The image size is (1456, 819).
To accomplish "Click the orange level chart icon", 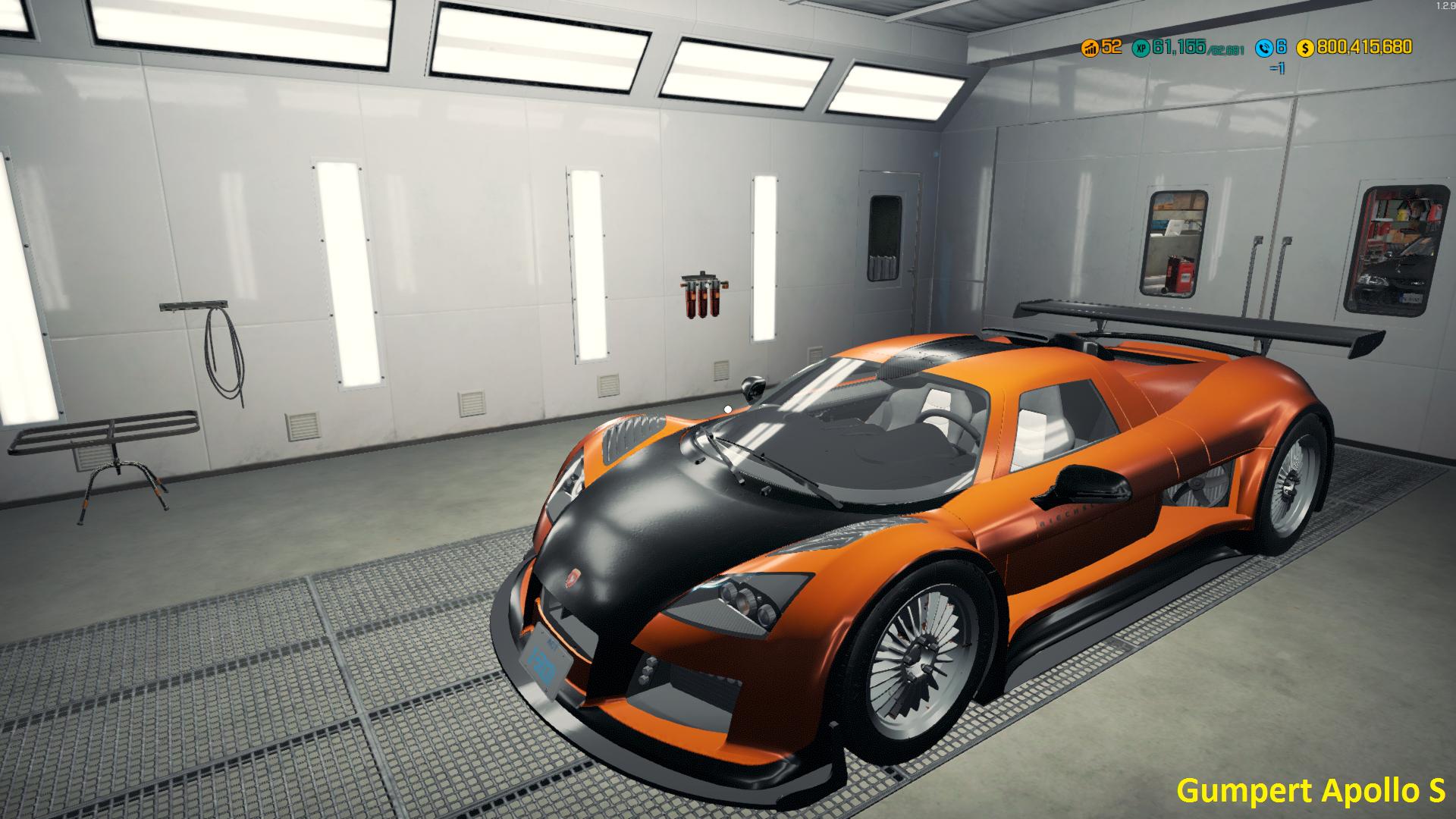I will (x=1090, y=49).
